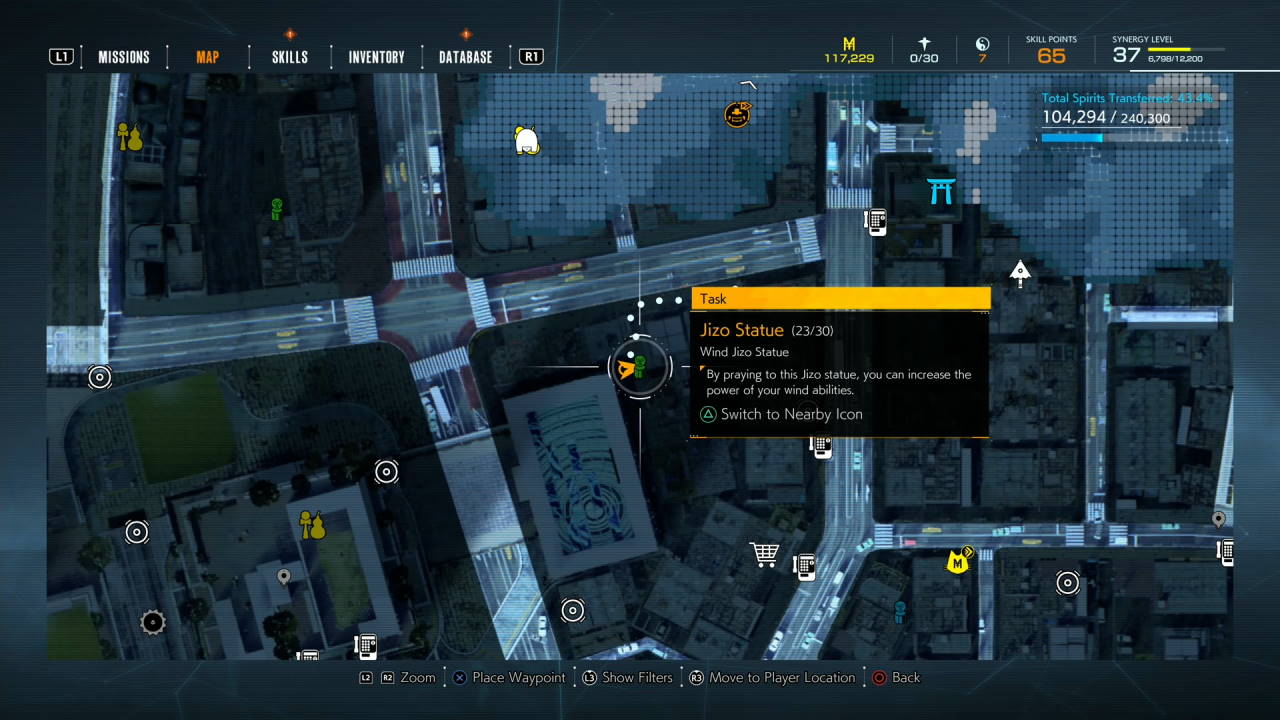Select the Jizo statue marker inside the reticle
This screenshot has width=1280, height=720.
tap(640, 366)
